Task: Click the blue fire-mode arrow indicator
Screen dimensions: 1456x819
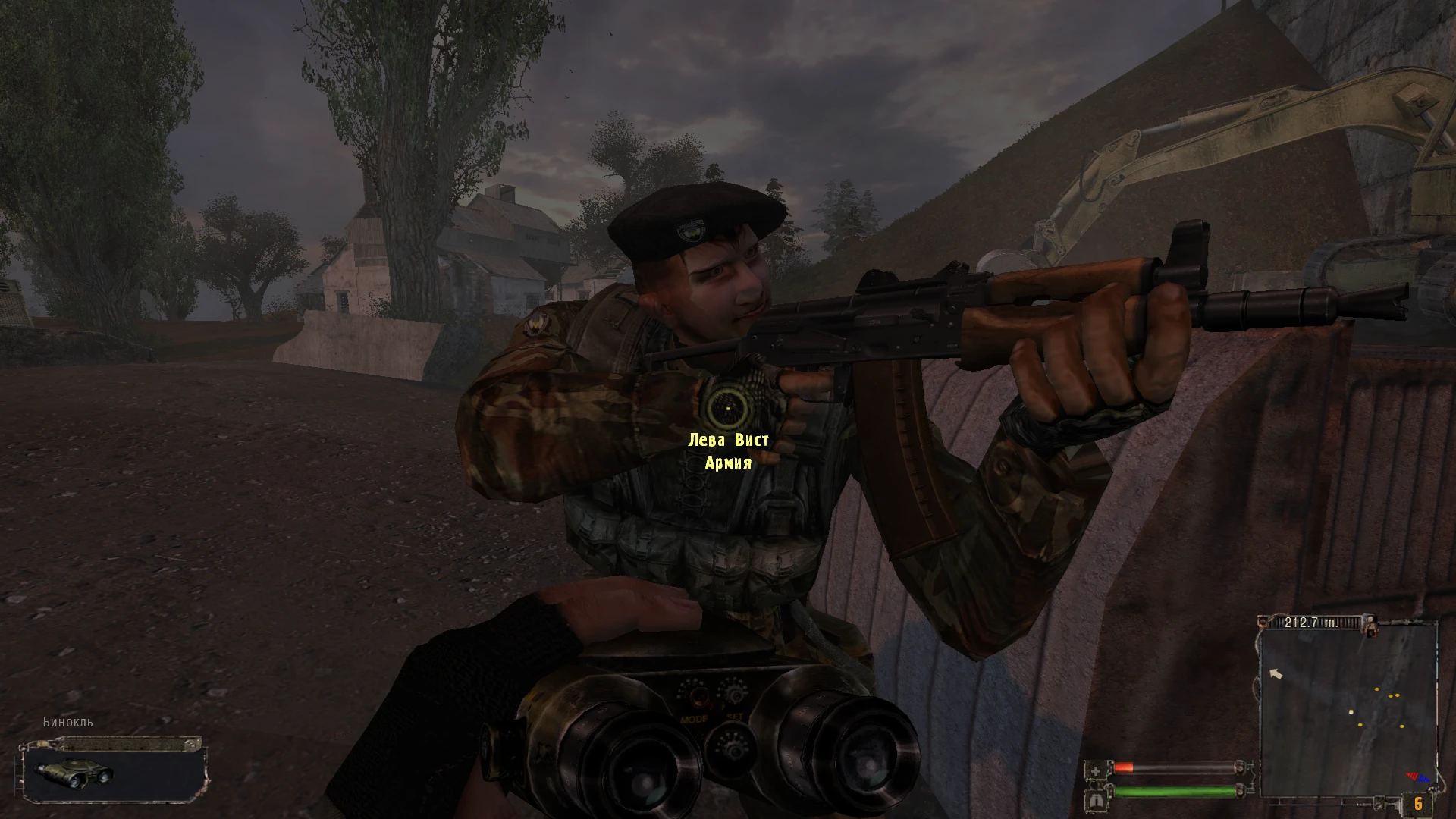Action: click(1425, 779)
